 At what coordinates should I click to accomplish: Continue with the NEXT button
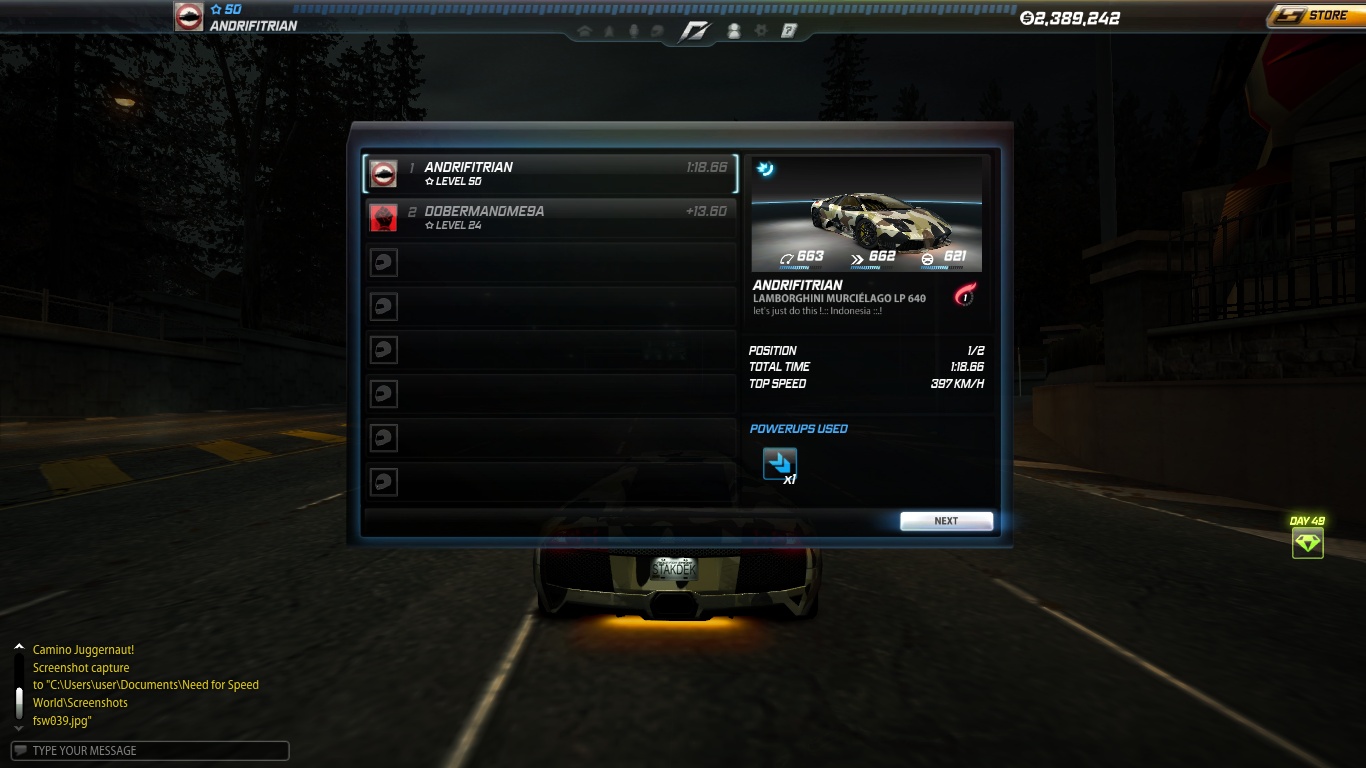click(946, 521)
